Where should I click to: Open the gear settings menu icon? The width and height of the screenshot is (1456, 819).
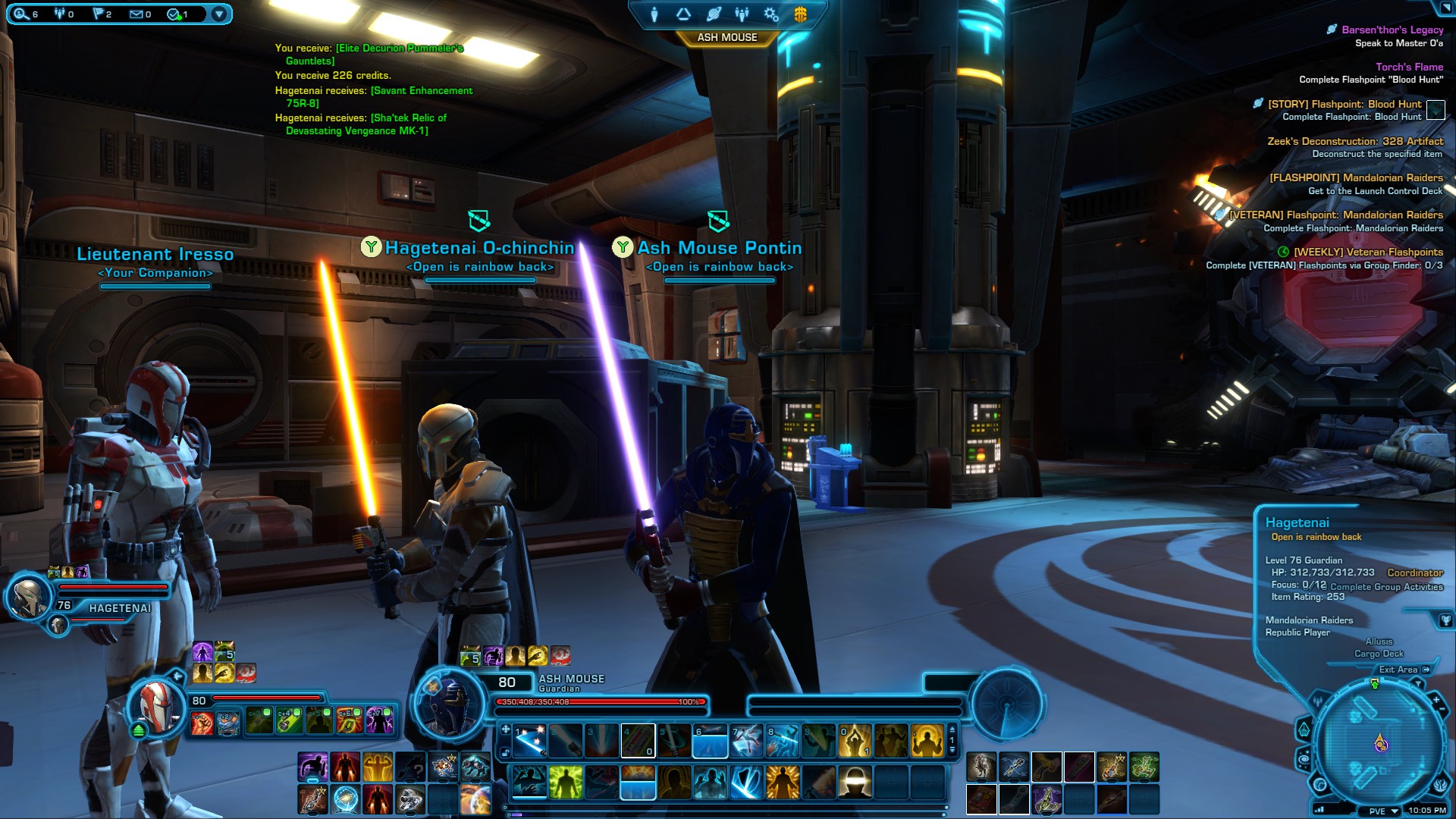tap(771, 14)
